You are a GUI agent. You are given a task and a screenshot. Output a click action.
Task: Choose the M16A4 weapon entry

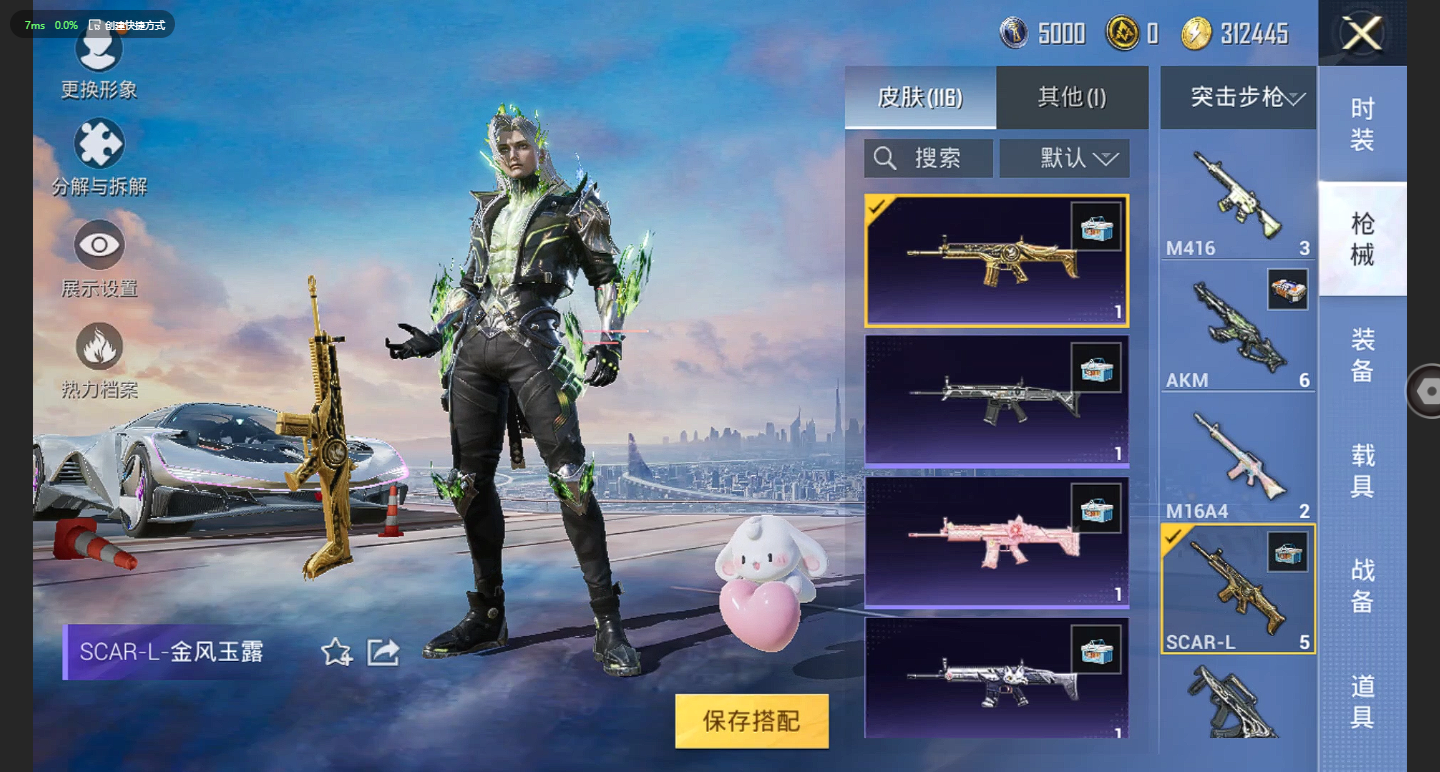pos(1237,462)
